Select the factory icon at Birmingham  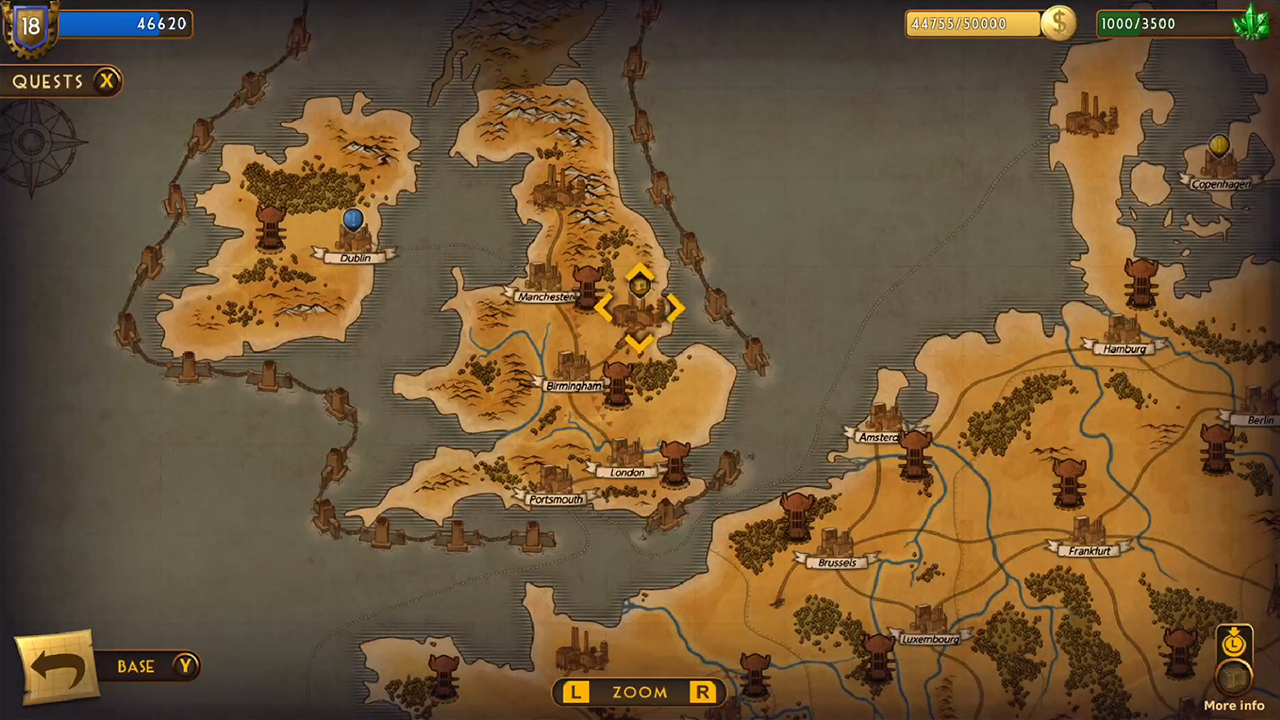tap(573, 365)
